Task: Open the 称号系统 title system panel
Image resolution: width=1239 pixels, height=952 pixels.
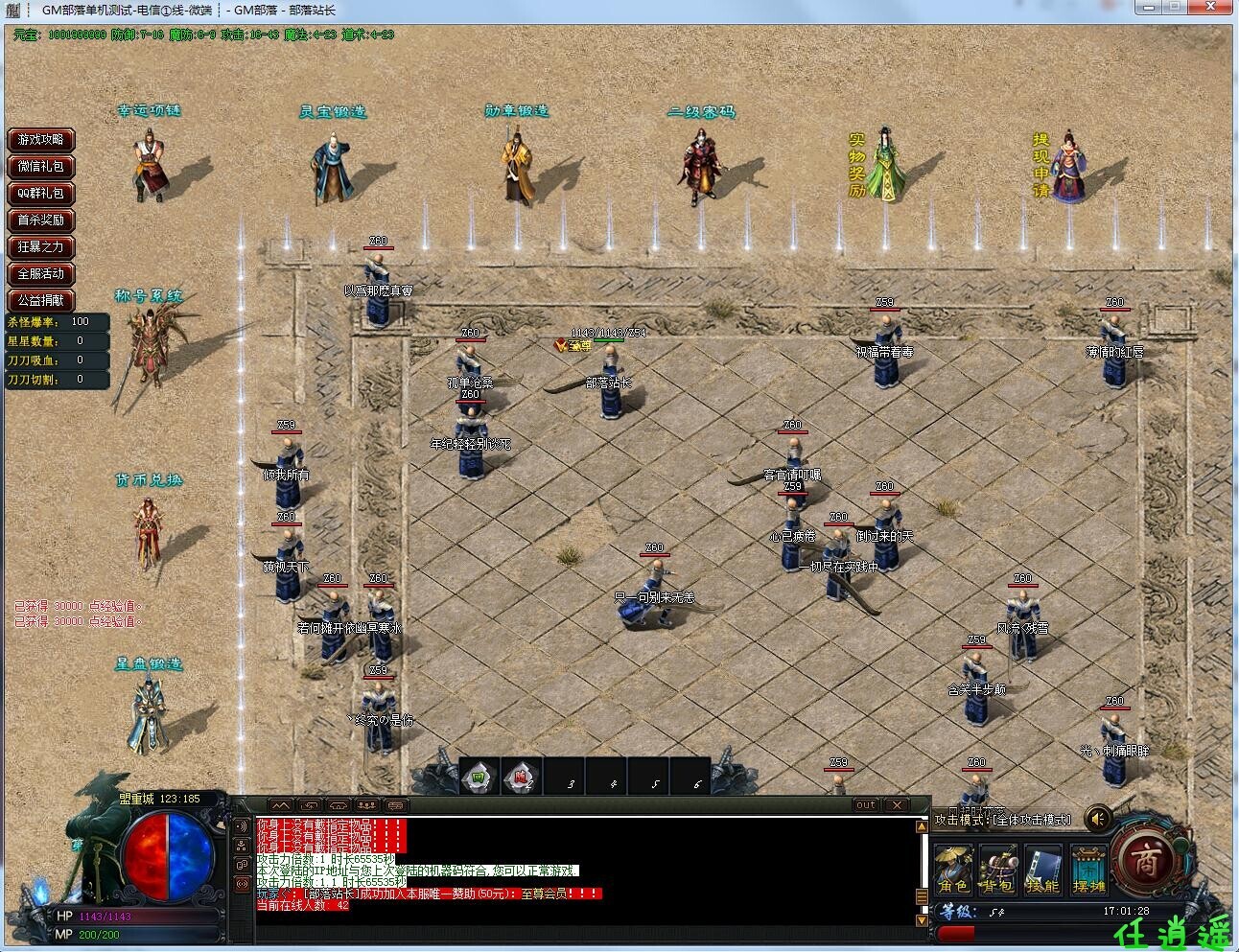Action: (149, 294)
